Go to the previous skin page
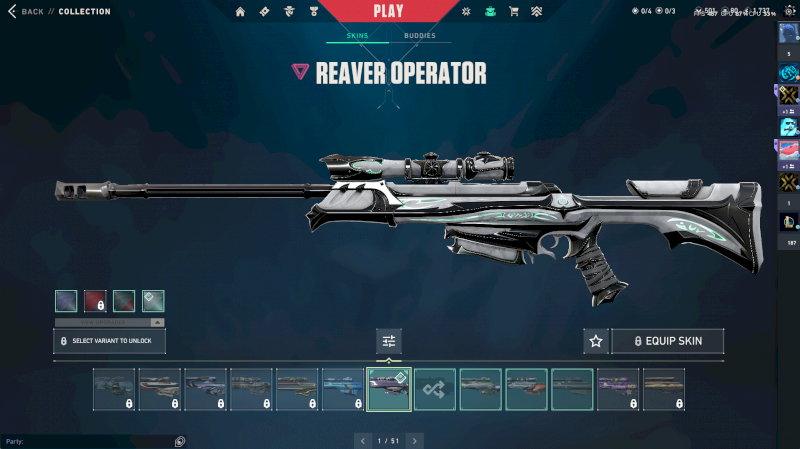The height and width of the screenshot is (449, 800). click(362, 440)
